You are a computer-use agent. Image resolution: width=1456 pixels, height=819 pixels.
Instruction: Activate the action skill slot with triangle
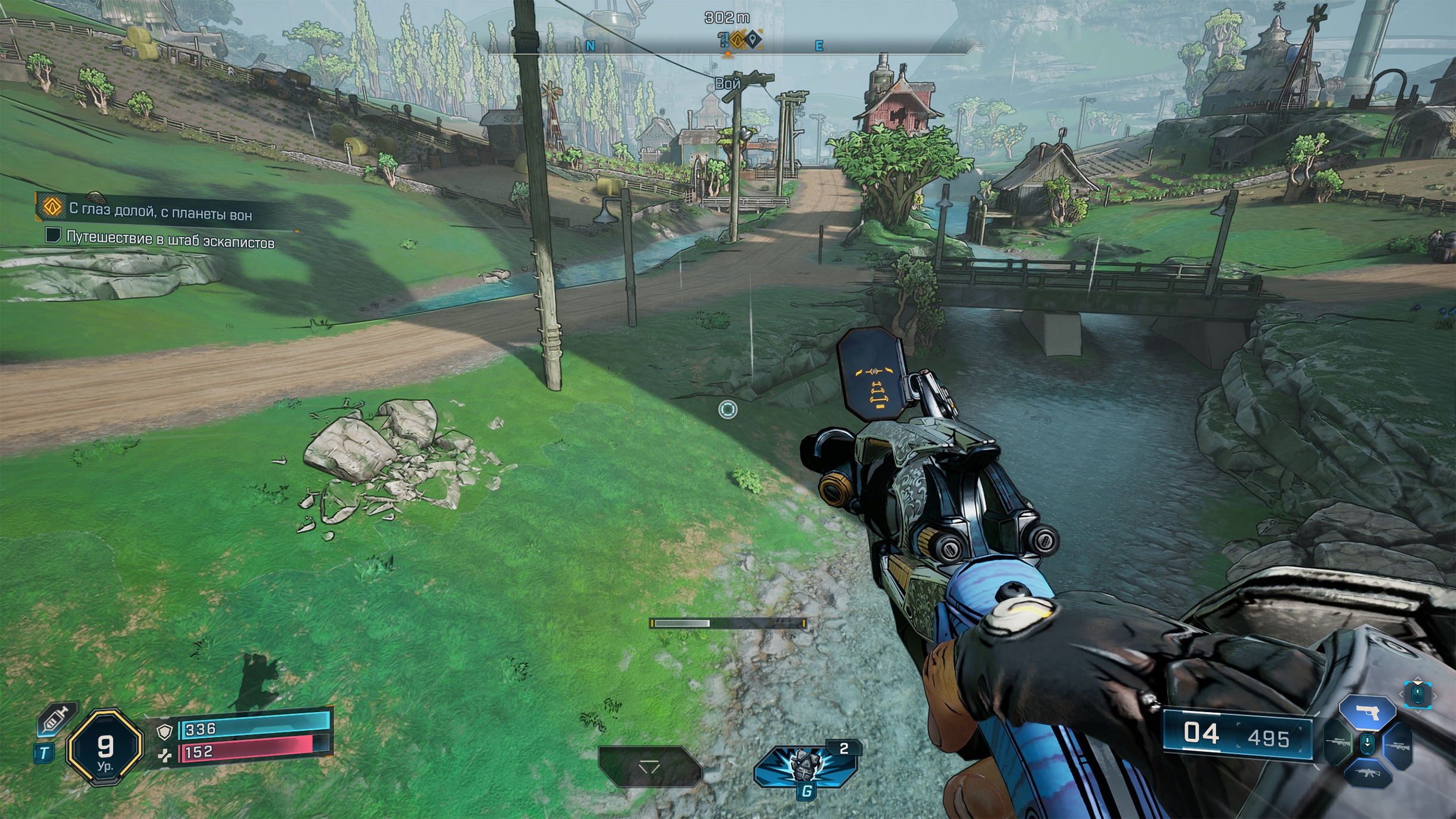click(x=649, y=767)
